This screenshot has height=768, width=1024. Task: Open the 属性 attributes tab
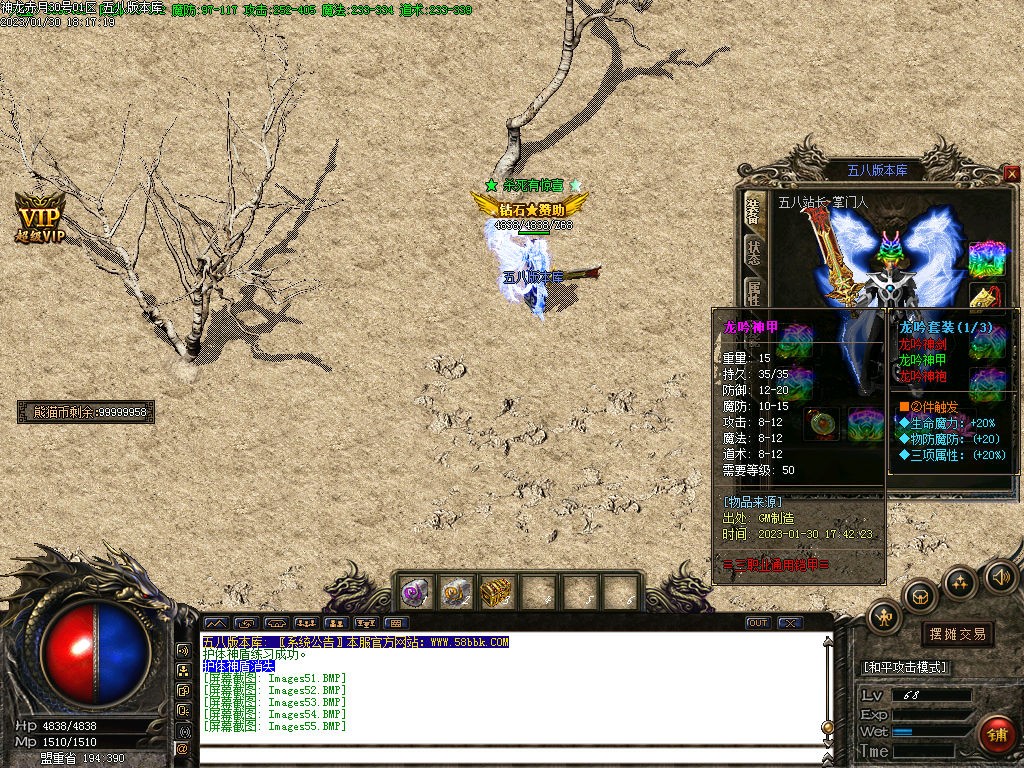tap(752, 292)
